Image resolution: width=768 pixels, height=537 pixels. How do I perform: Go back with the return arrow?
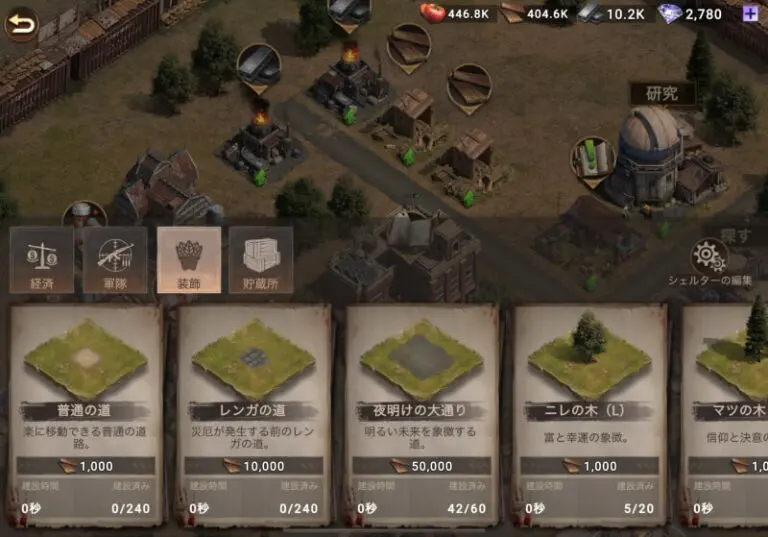[x=21, y=24]
